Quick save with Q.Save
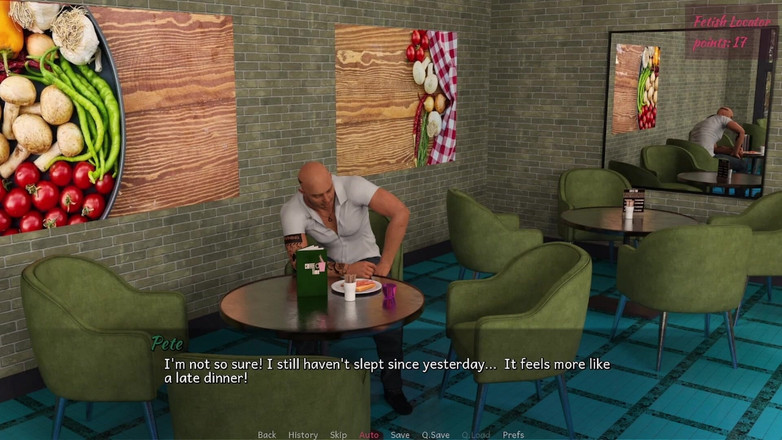This screenshot has width=782, height=440. tap(435, 435)
